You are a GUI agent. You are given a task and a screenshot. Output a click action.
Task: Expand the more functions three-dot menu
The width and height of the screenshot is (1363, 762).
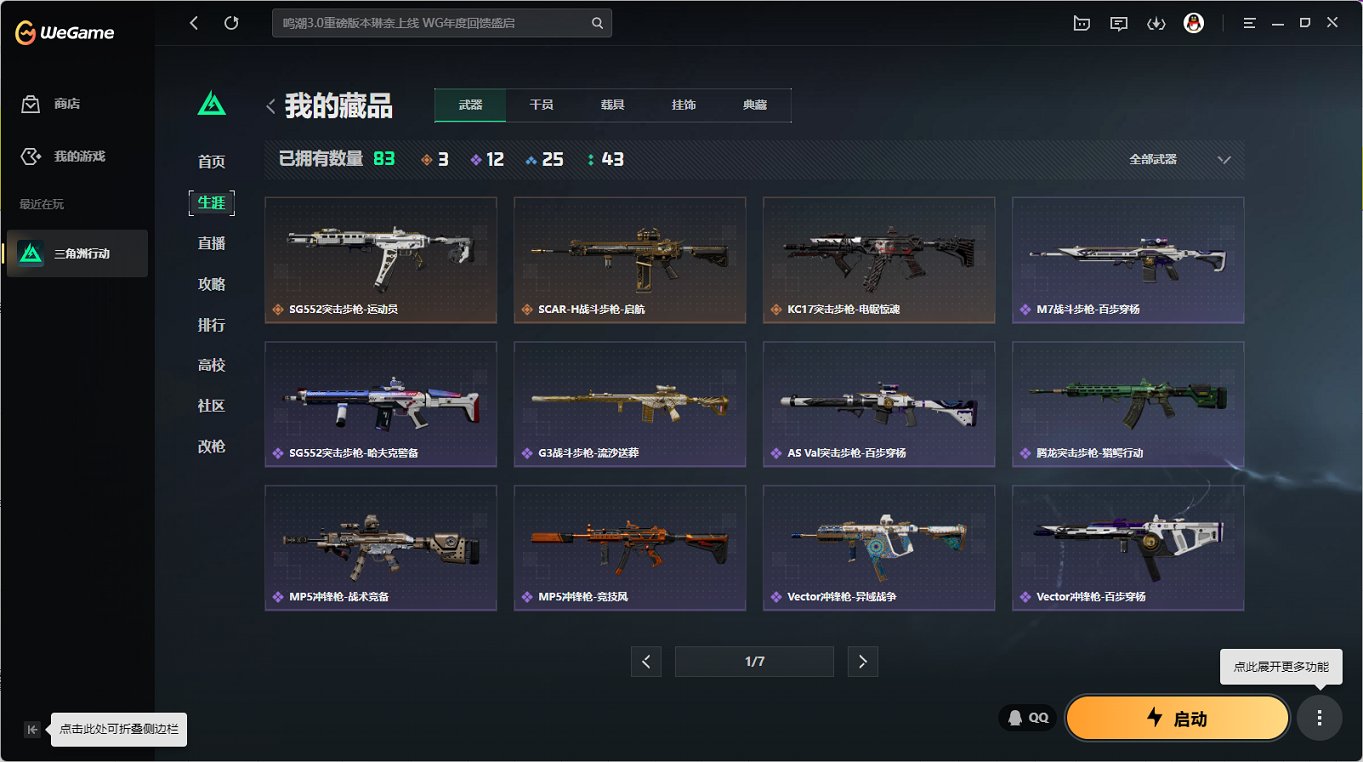tap(1319, 717)
